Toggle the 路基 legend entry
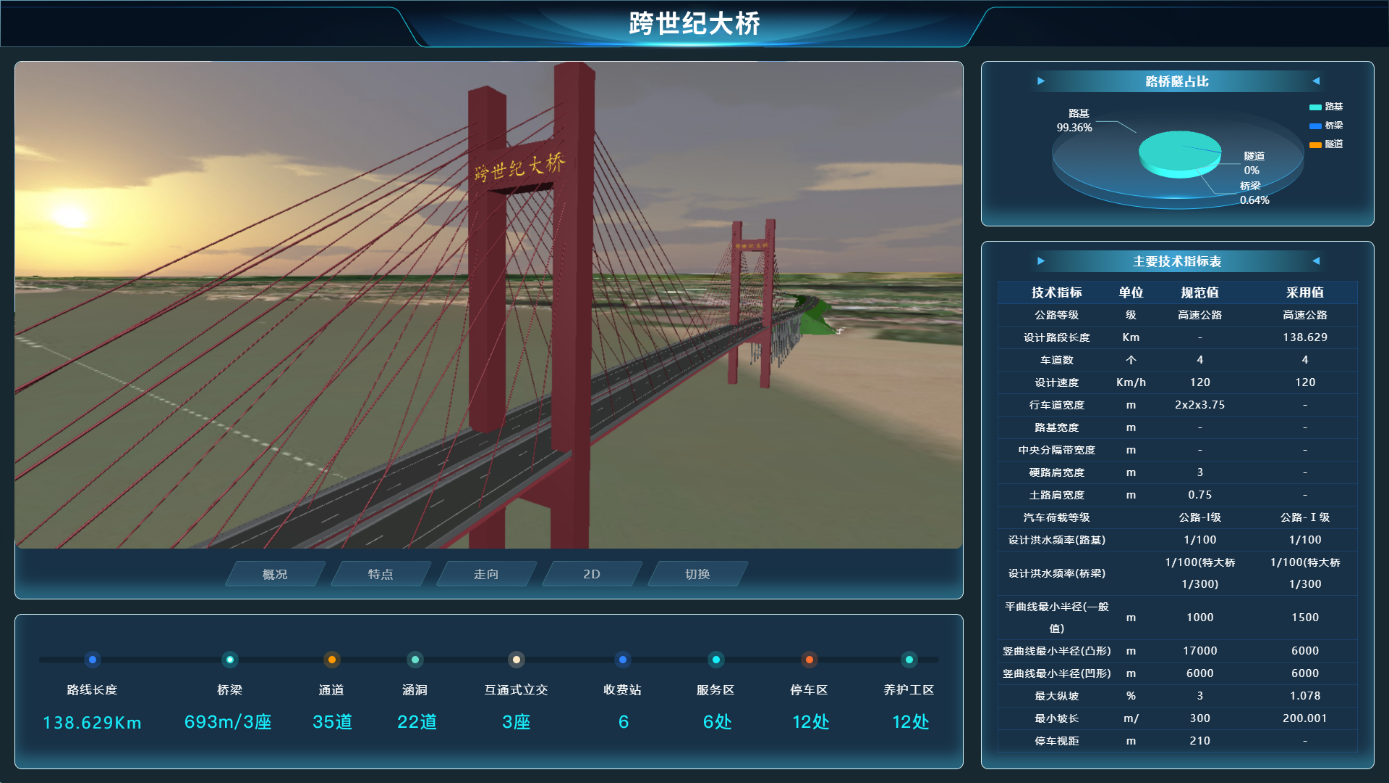 [1326, 107]
